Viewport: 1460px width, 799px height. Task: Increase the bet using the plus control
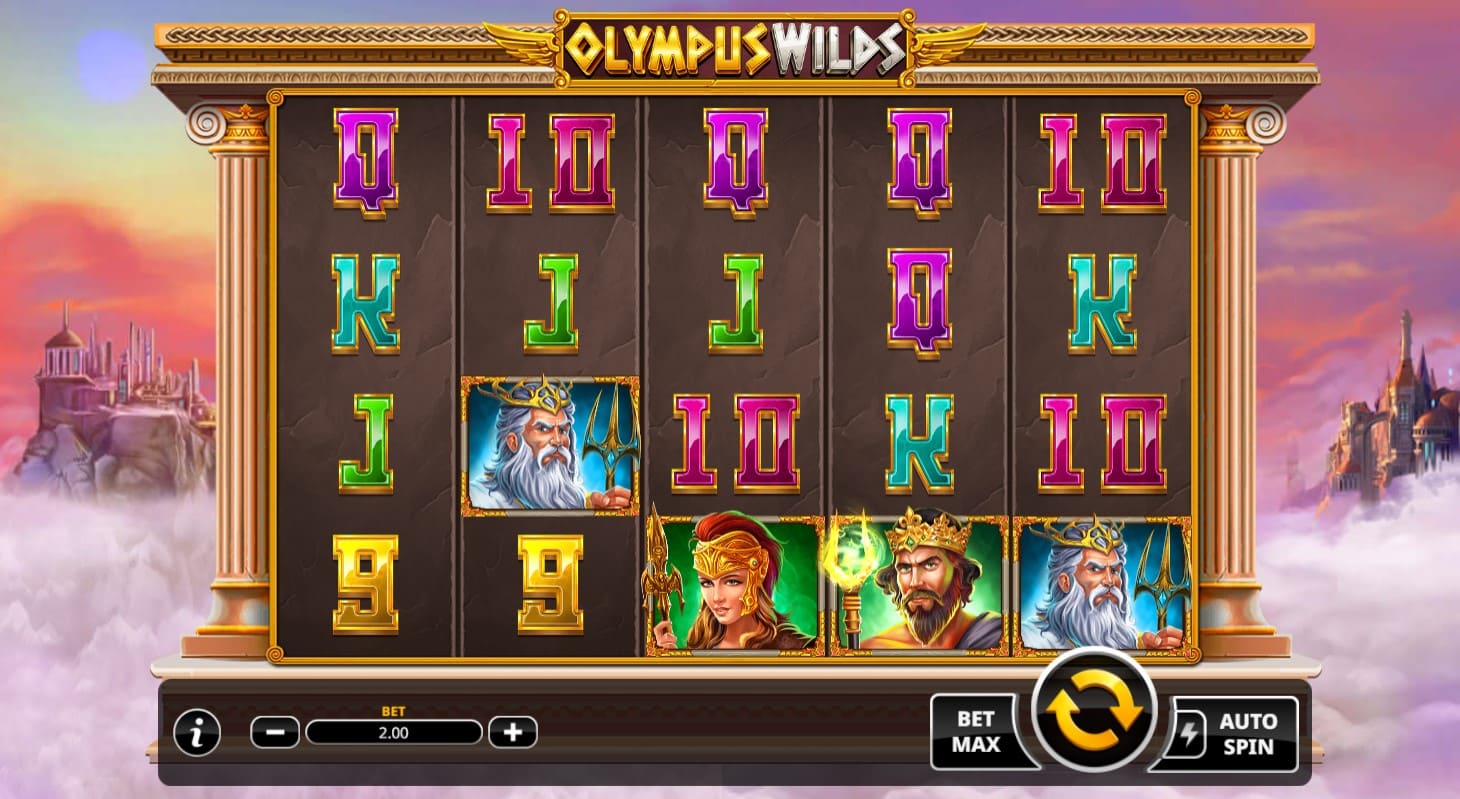point(513,731)
